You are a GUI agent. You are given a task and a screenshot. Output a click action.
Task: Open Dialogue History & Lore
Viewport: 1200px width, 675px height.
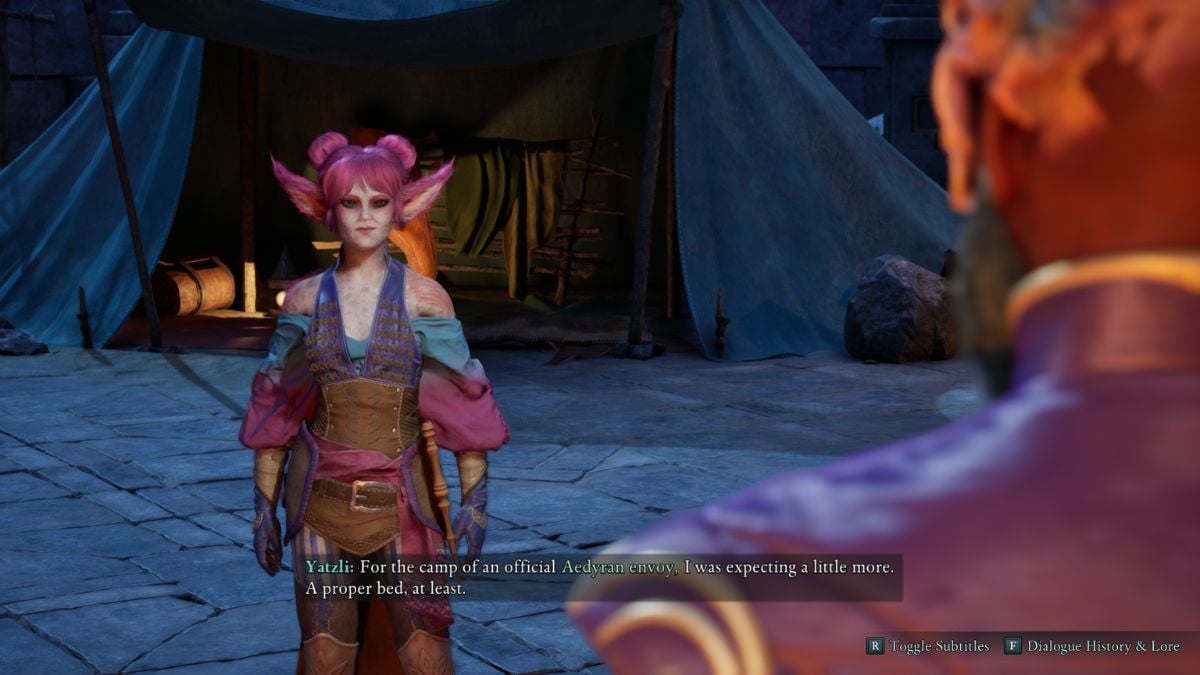pos(1092,646)
